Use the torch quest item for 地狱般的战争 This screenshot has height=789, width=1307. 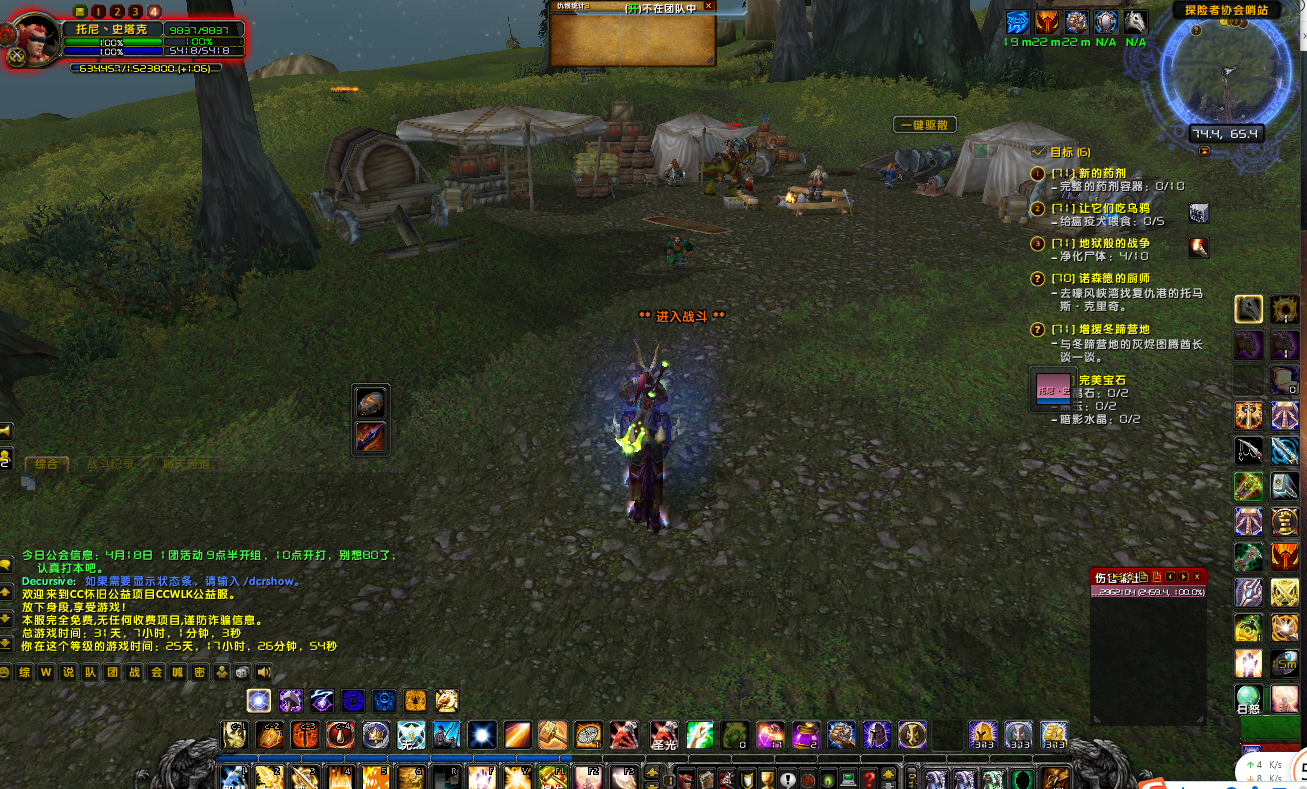point(1199,247)
